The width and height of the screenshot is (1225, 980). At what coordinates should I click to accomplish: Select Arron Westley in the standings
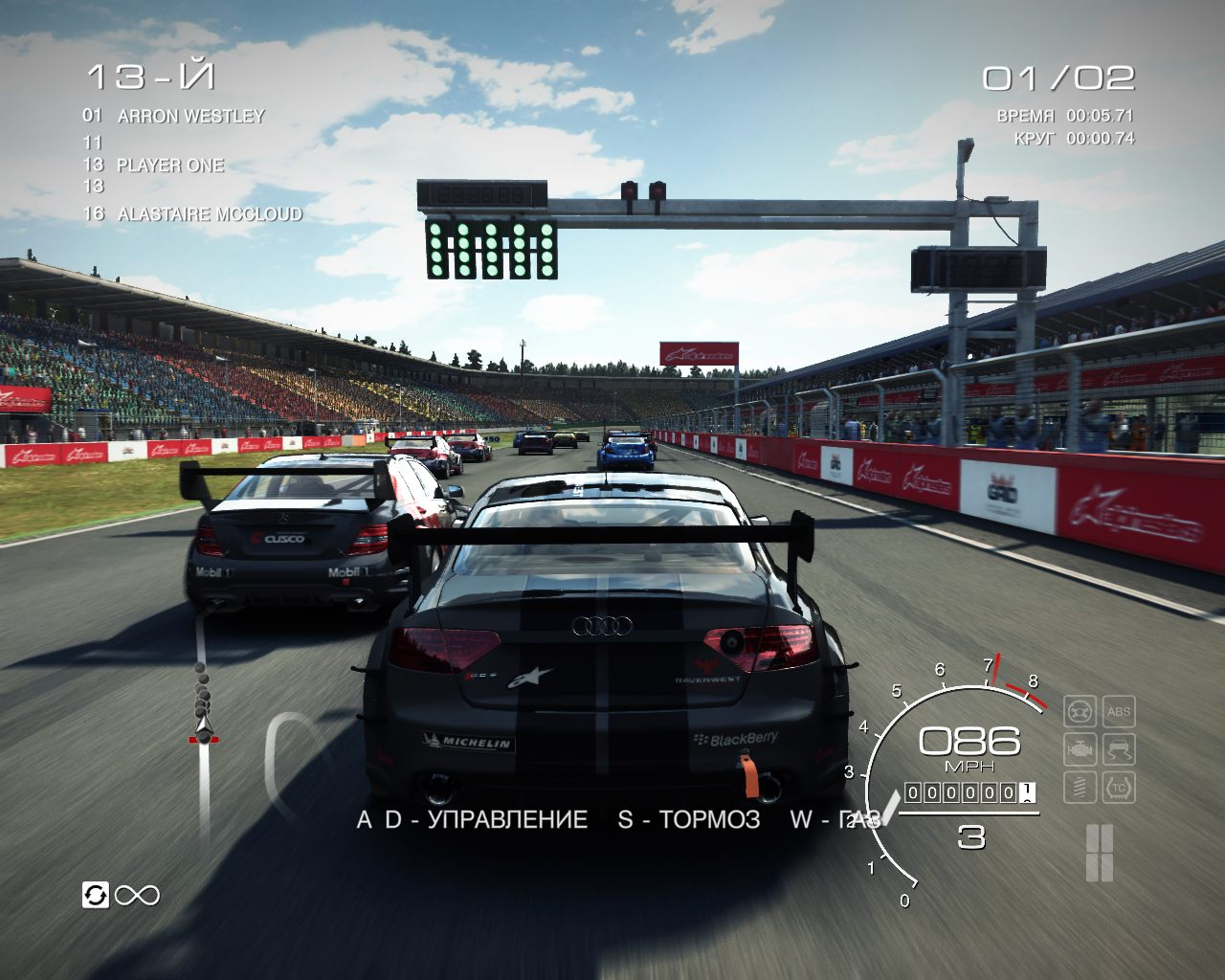190,116
